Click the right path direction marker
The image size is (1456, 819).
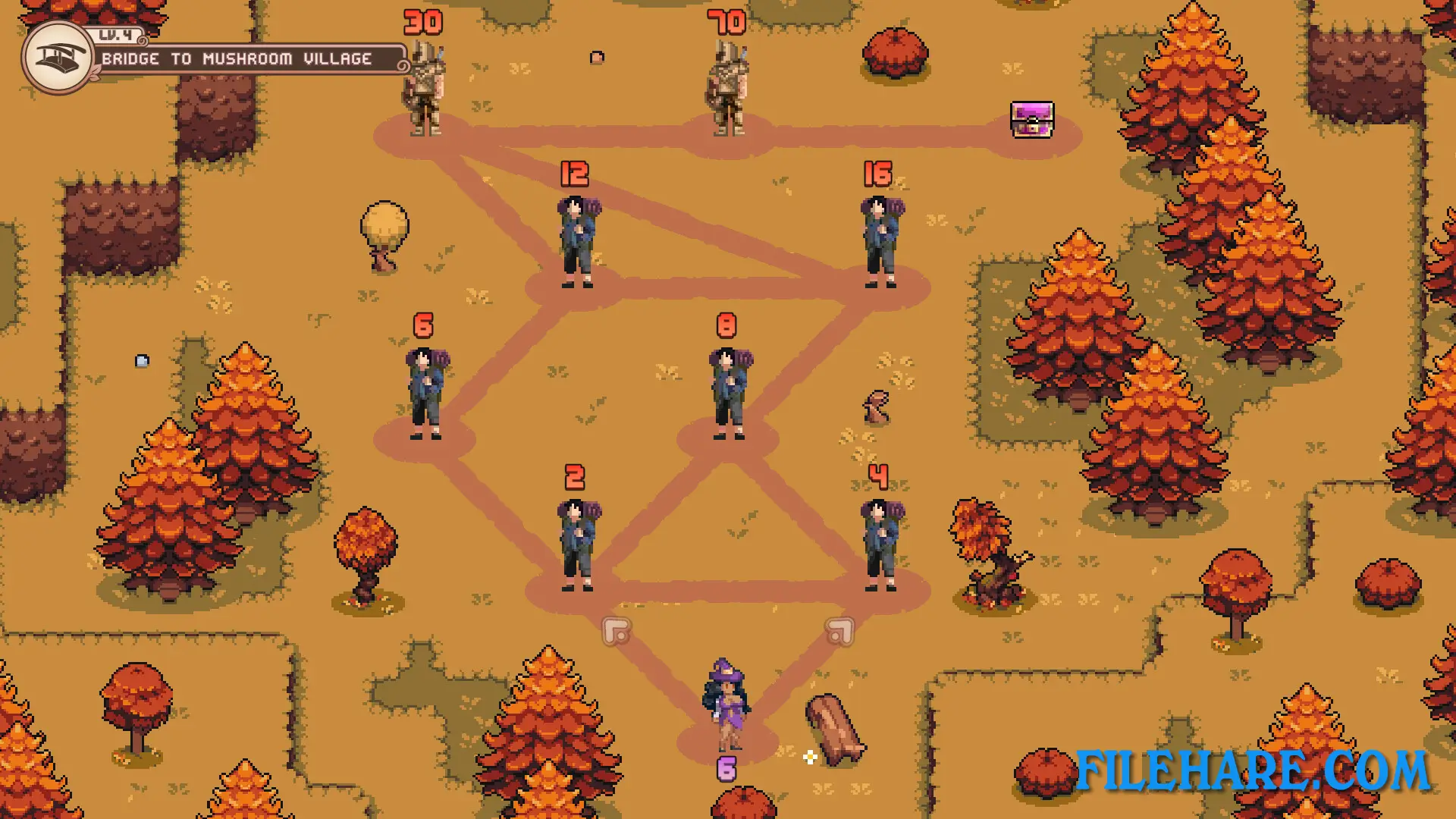pos(842,631)
